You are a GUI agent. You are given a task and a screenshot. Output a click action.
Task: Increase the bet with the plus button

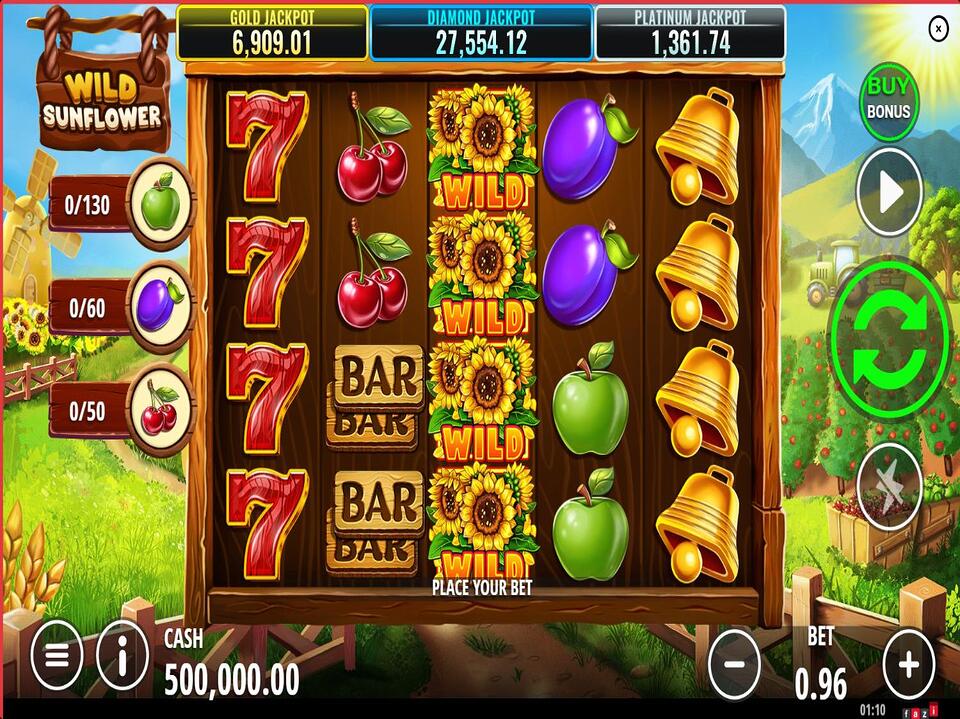click(908, 662)
